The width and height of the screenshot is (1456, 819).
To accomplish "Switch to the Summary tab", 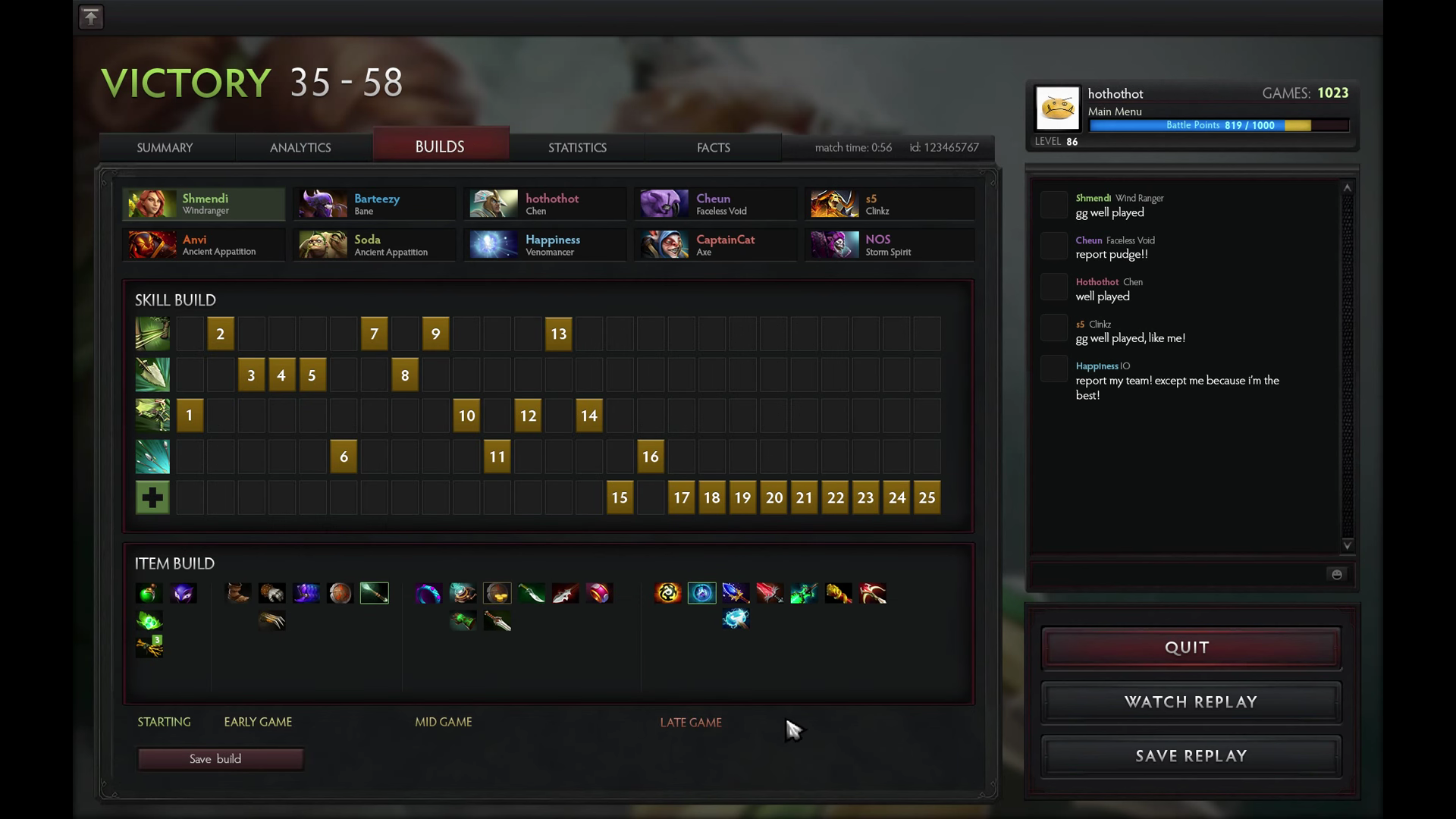I will coord(165,147).
